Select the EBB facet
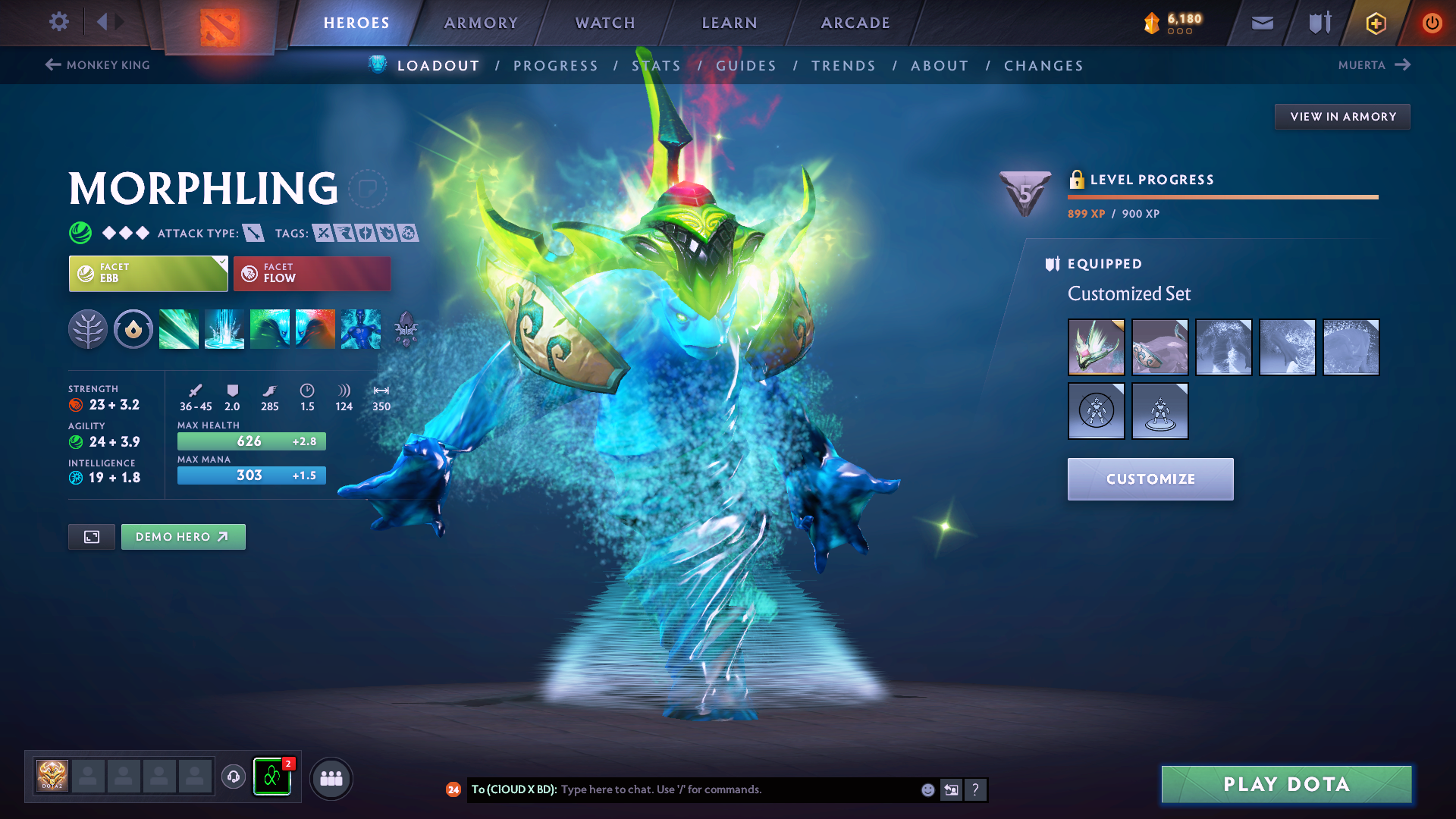 click(148, 273)
